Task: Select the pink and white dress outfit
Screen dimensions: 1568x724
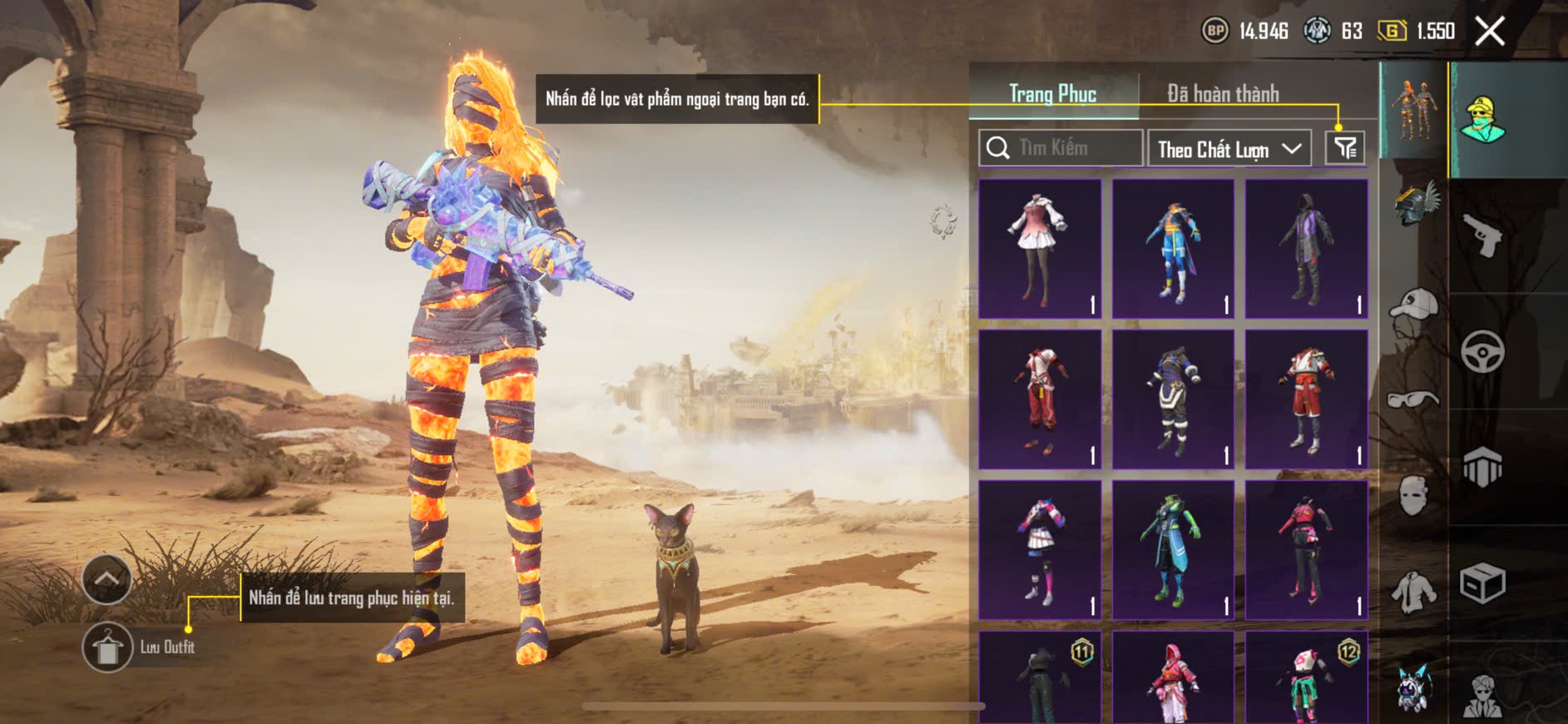Action: pos(1040,249)
